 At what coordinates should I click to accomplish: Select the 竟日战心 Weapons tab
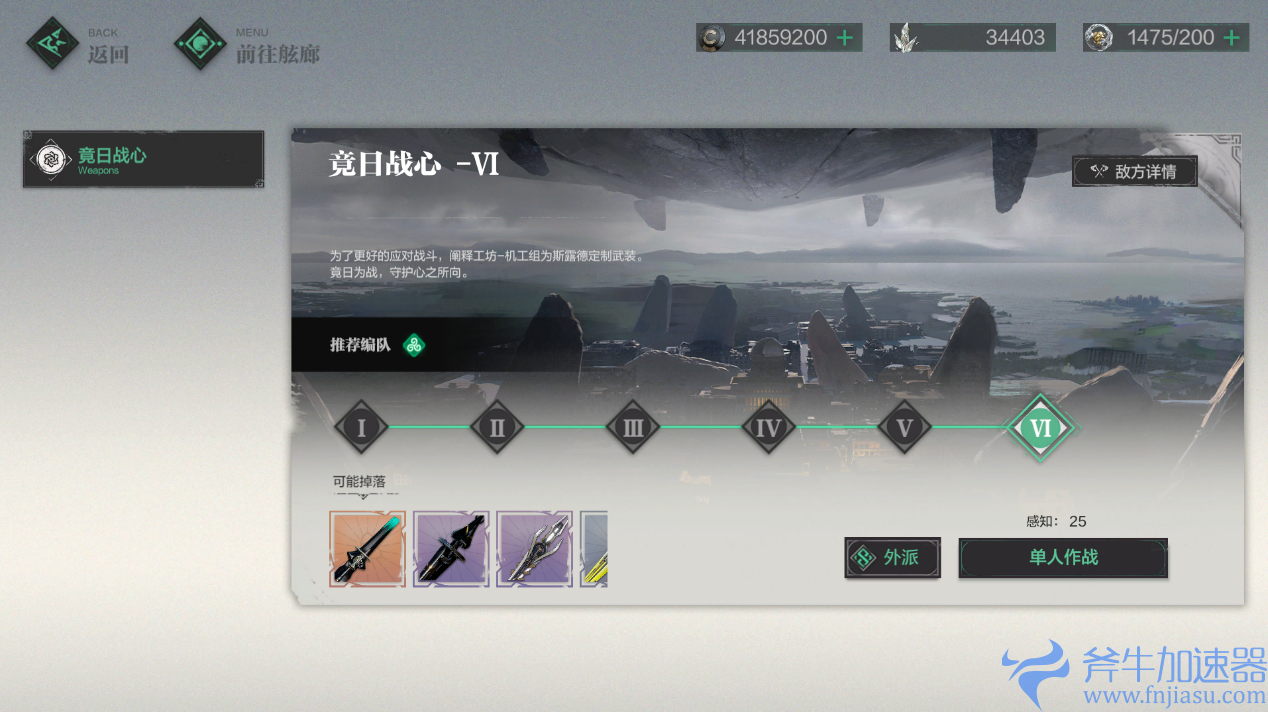143,159
